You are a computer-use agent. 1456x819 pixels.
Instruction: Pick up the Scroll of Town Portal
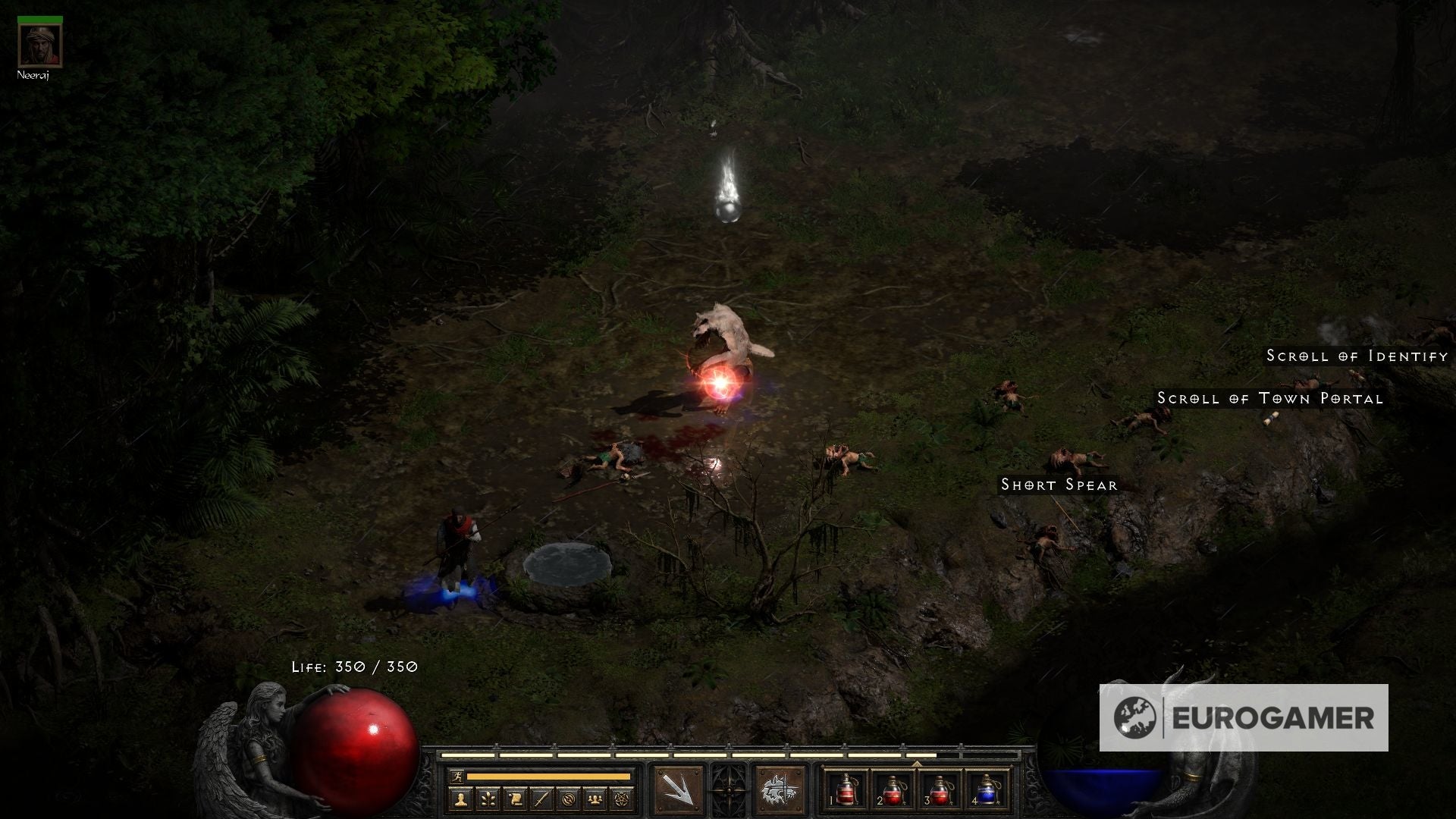1270,398
